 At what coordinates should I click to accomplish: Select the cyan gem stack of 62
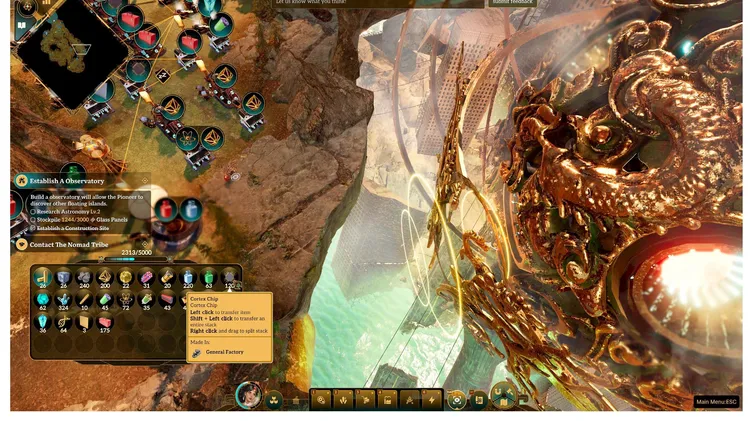(x=43, y=301)
